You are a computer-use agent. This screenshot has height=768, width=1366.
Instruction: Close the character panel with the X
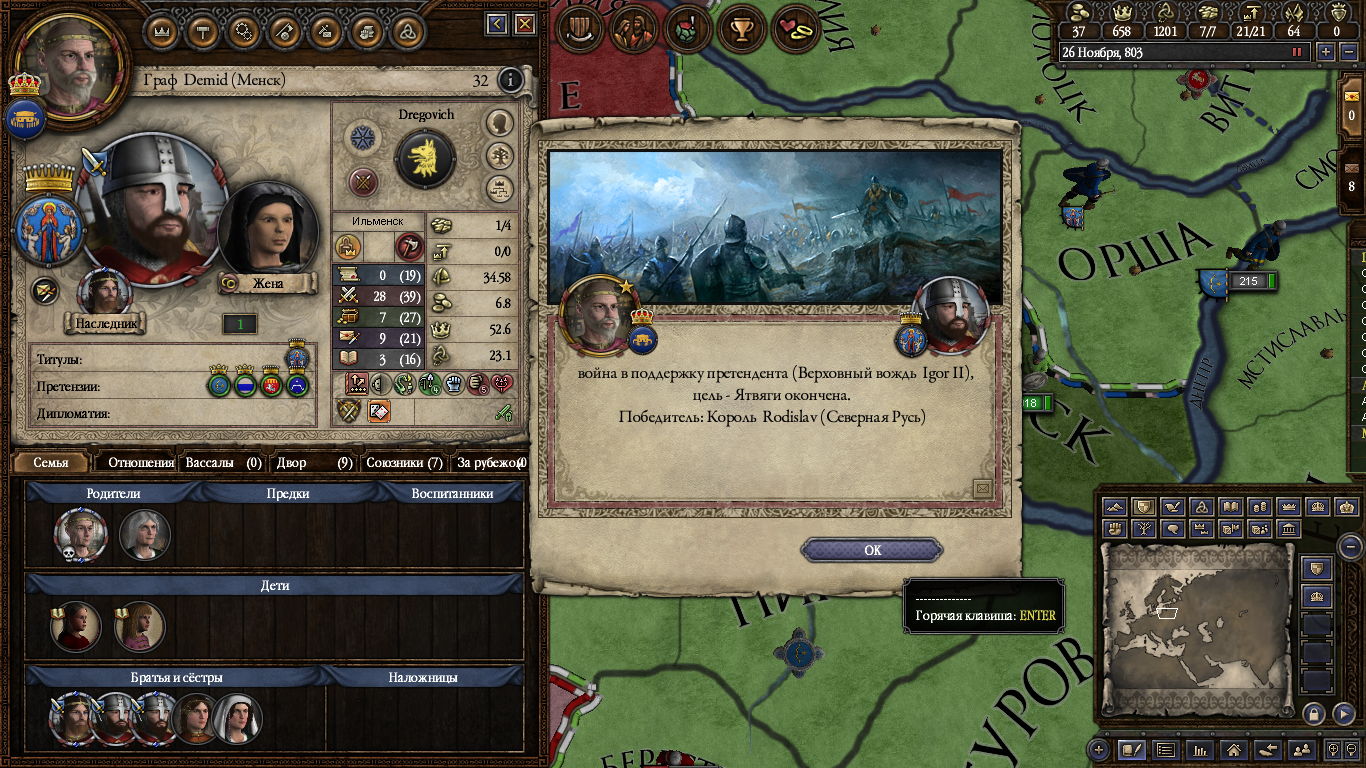(x=527, y=24)
